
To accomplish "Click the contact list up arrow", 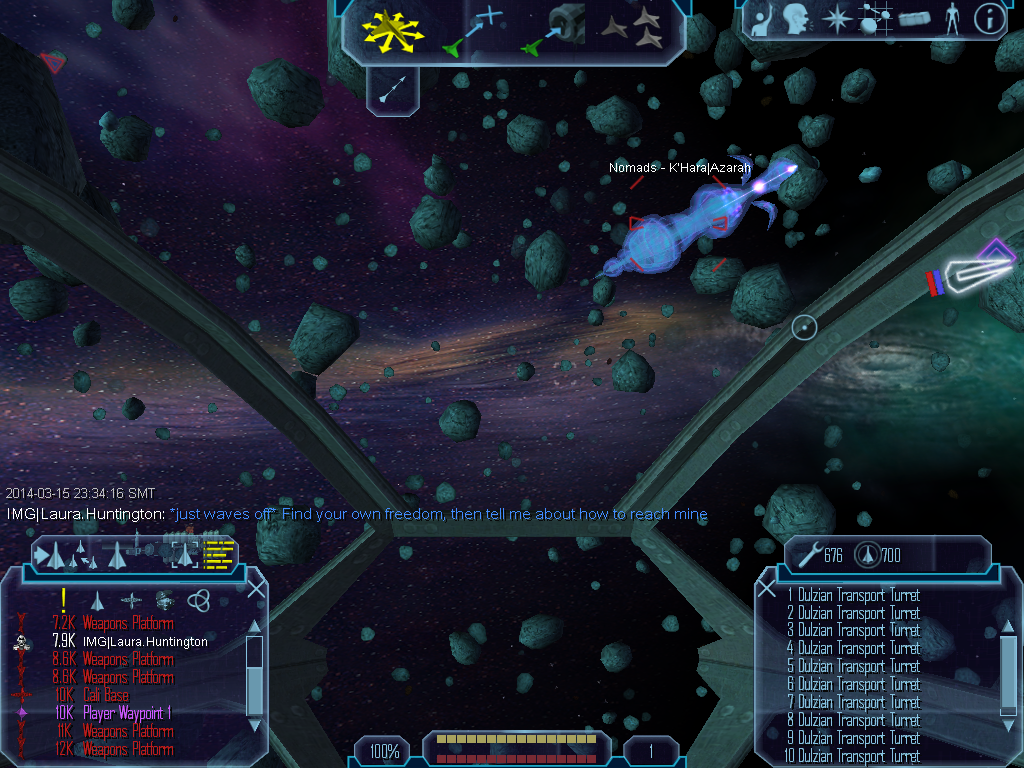I will 254,627.
